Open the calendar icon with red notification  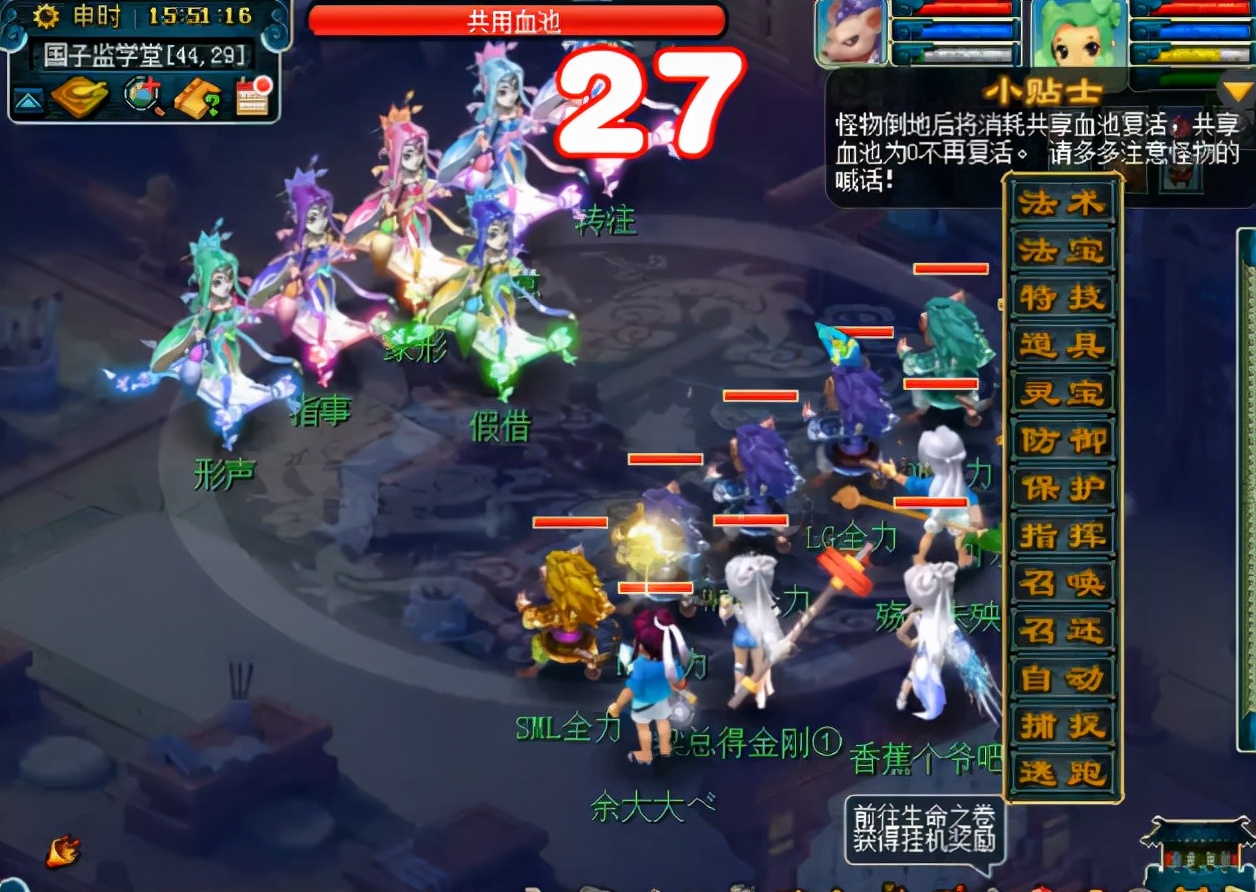pyautogui.click(x=253, y=97)
